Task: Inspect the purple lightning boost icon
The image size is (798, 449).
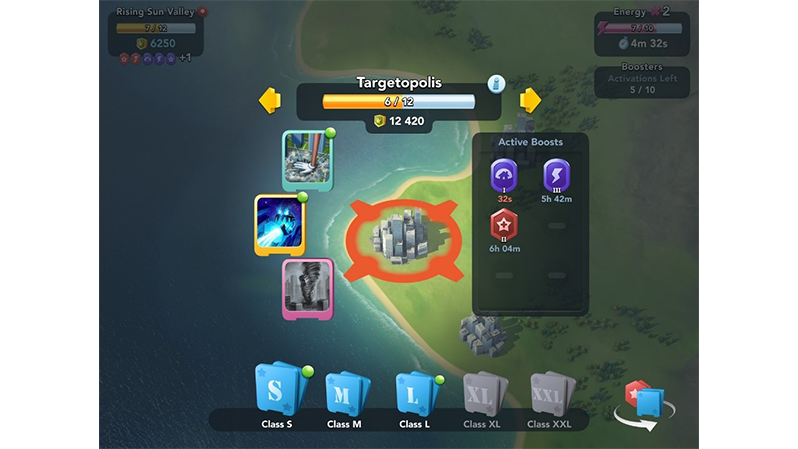Action: coord(556,176)
